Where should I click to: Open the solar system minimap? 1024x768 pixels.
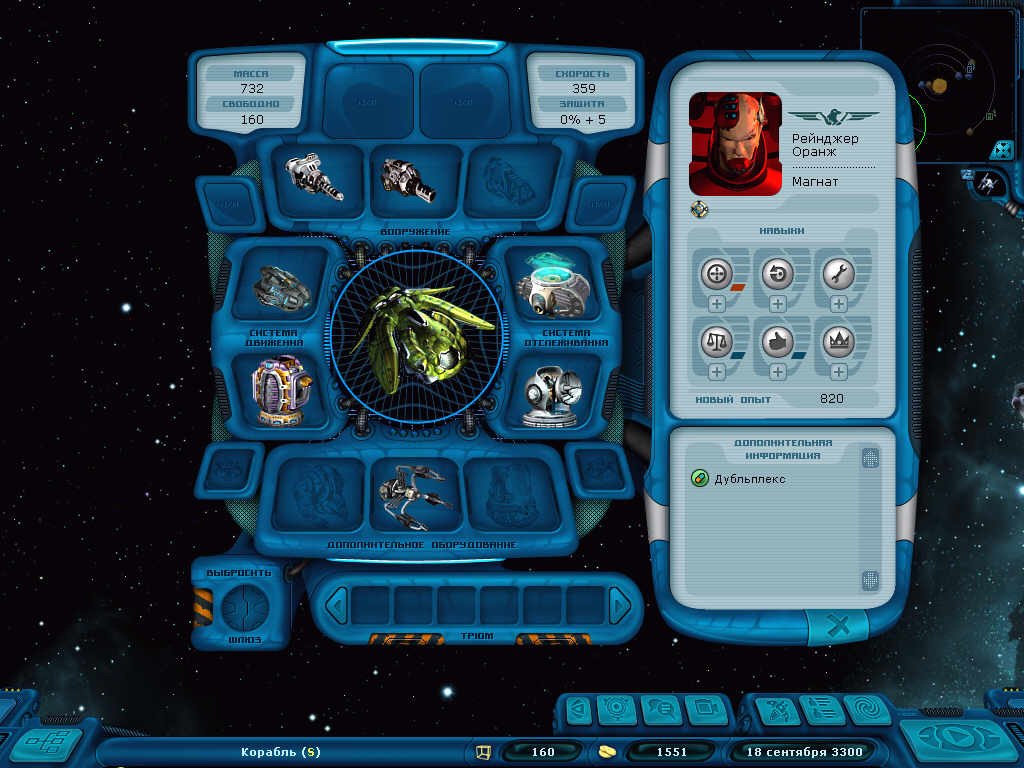pos(939,83)
